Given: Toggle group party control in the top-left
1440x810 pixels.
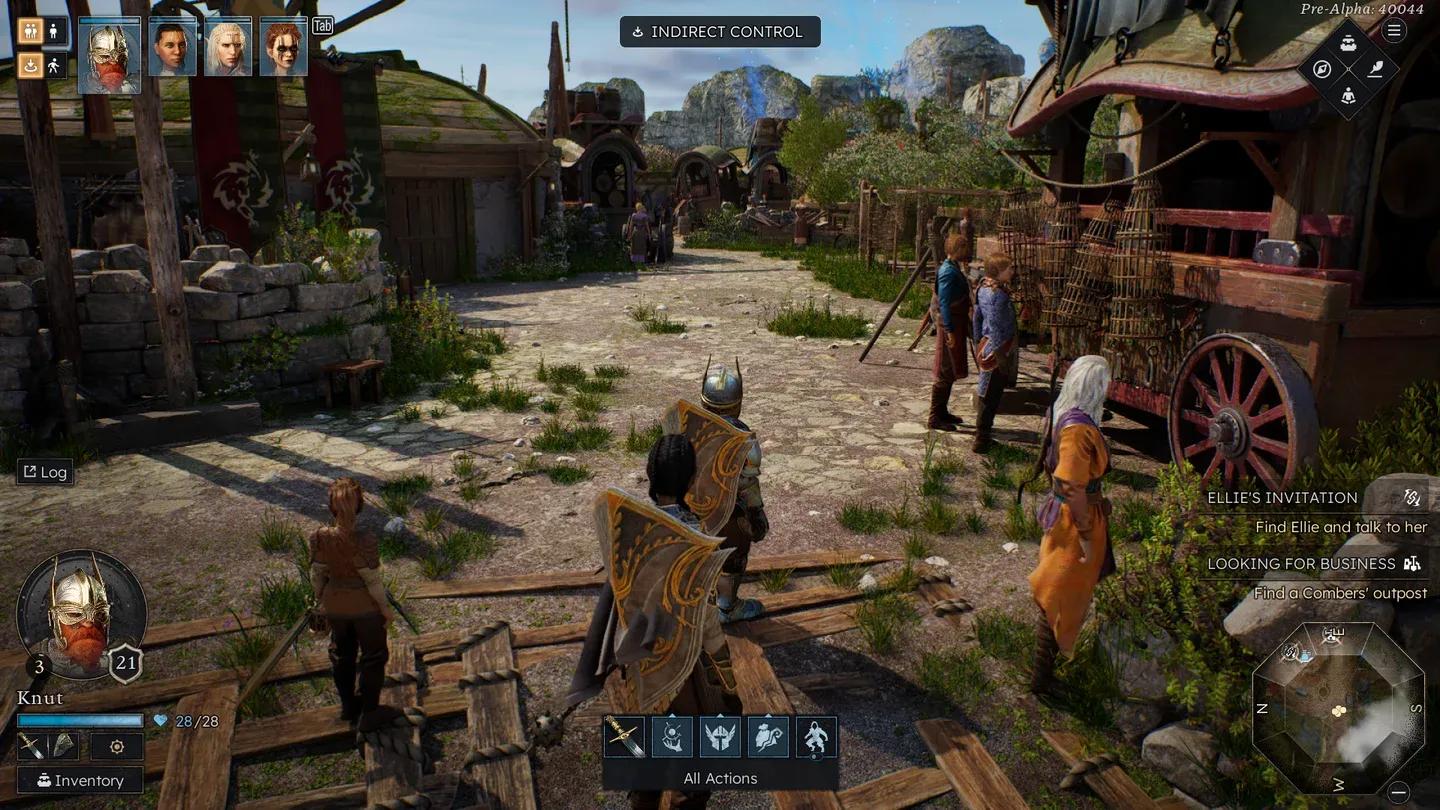Looking at the screenshot, I should [x=28, y=31].
